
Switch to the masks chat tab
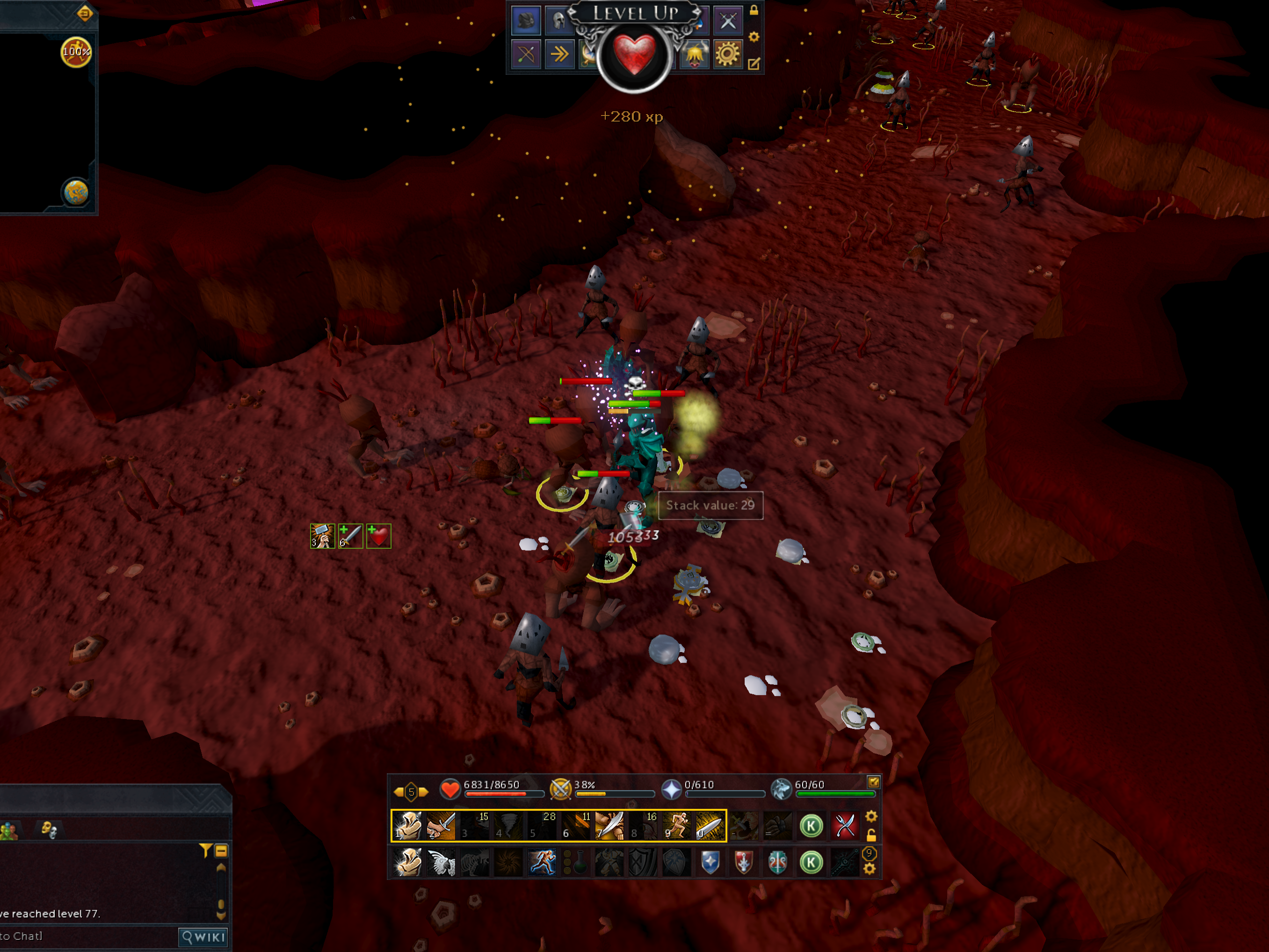coord(49,829)
